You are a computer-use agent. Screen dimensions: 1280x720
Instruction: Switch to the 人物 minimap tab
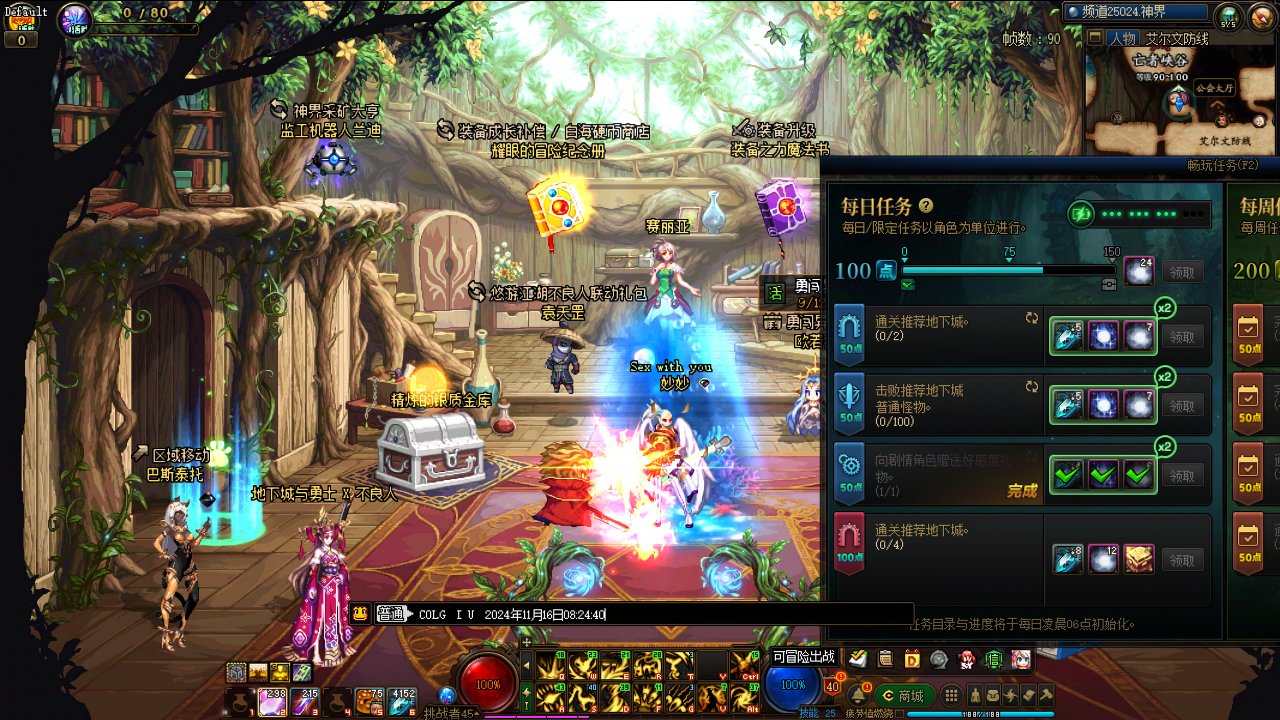(1122, 39)
